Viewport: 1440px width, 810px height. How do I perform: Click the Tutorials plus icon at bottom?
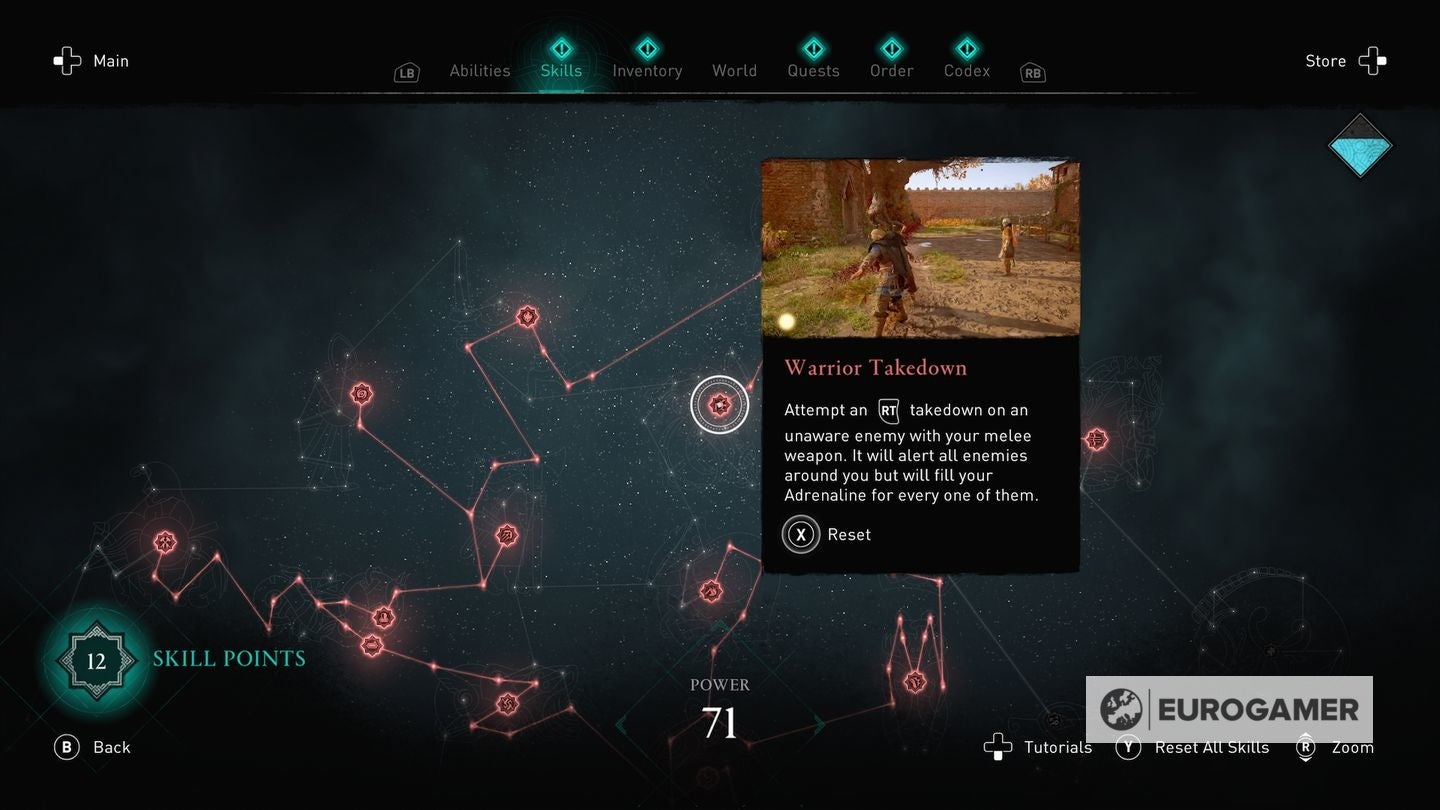pyautogui.click(x=999, y=747)
